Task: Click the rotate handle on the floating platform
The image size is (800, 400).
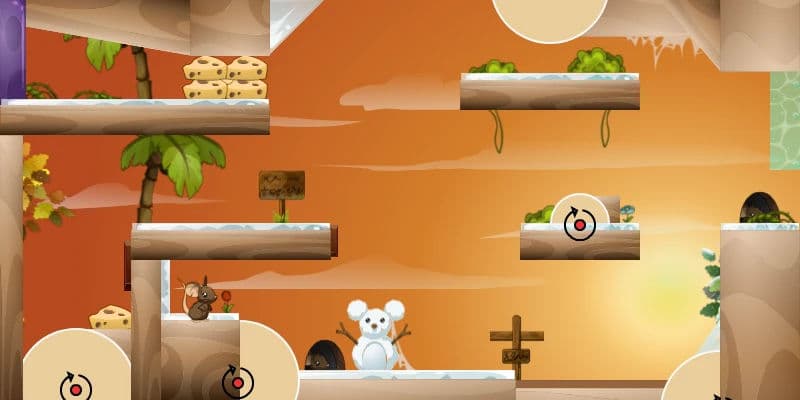Action: click(579, 224)
